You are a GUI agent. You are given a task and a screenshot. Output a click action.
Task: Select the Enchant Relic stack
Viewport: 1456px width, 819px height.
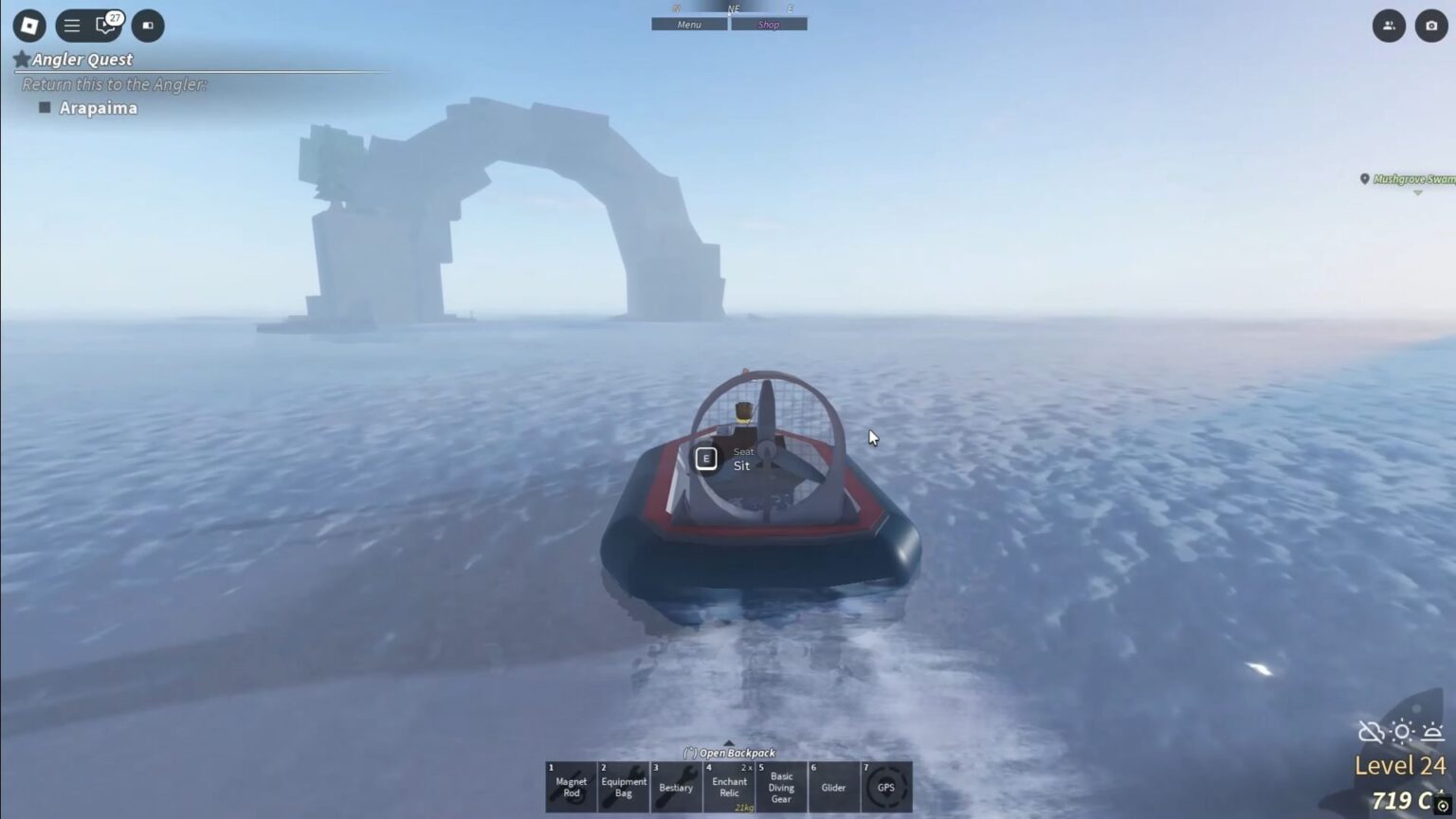tap(729, 787)
